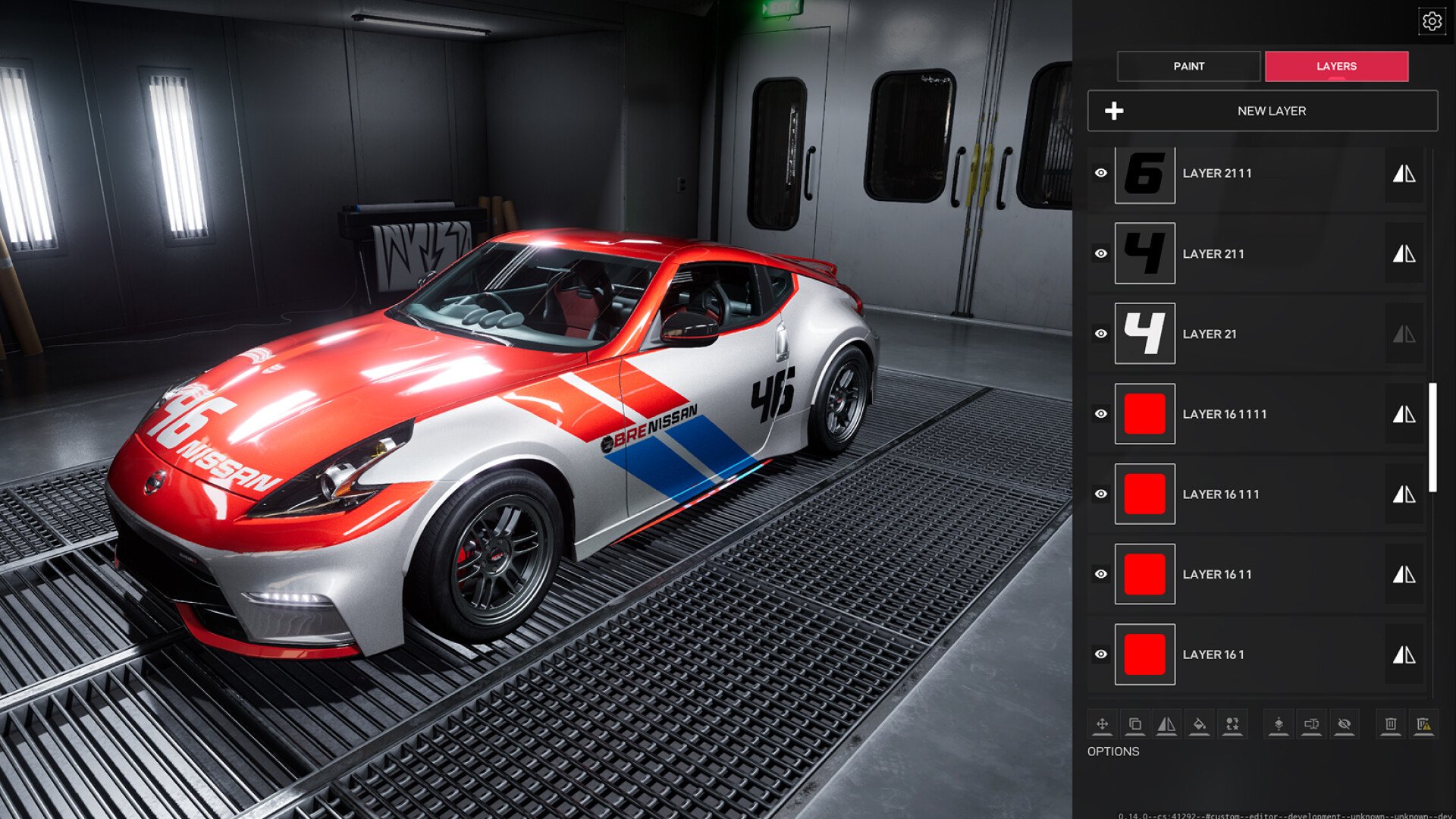The image size is (1456, 819).
Task: Select the Layers tab
Action: point(1336,66)
